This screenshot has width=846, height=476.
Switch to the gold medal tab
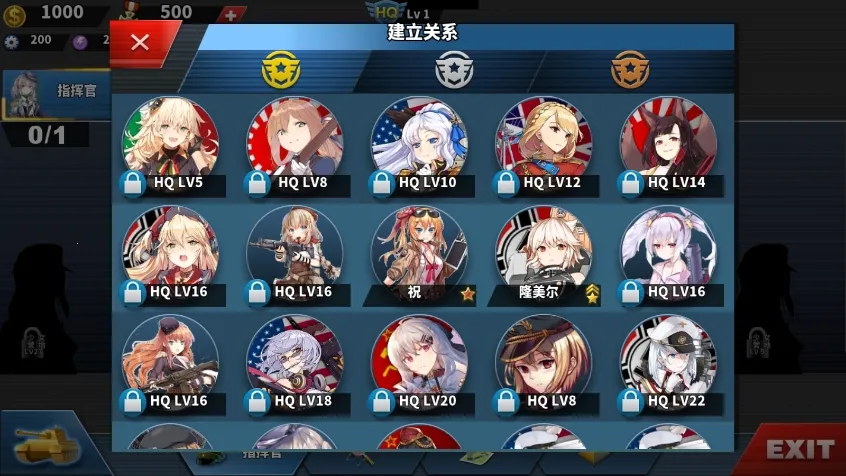point(280,70)
